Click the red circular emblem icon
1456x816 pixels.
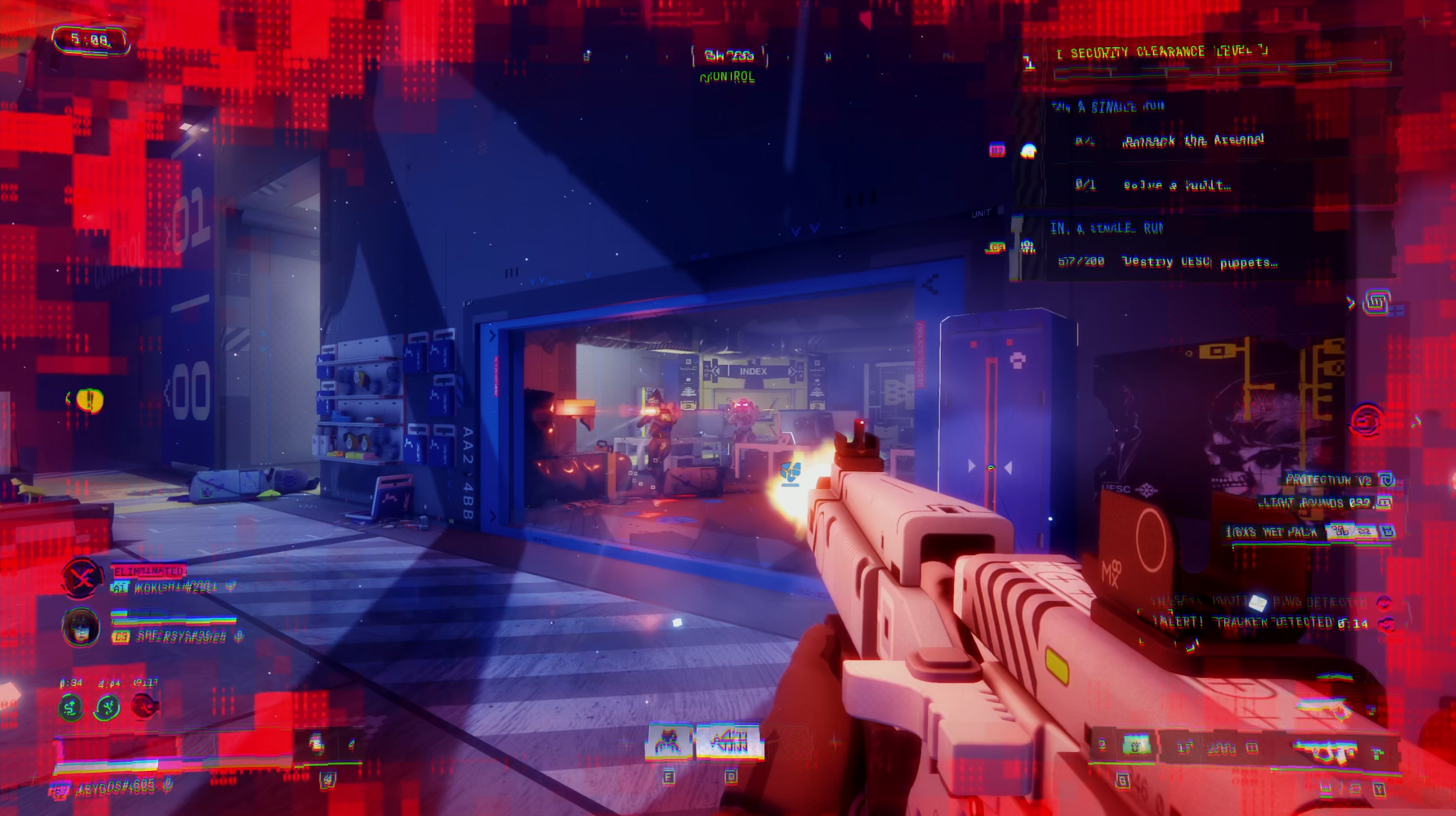[1366, 420]
